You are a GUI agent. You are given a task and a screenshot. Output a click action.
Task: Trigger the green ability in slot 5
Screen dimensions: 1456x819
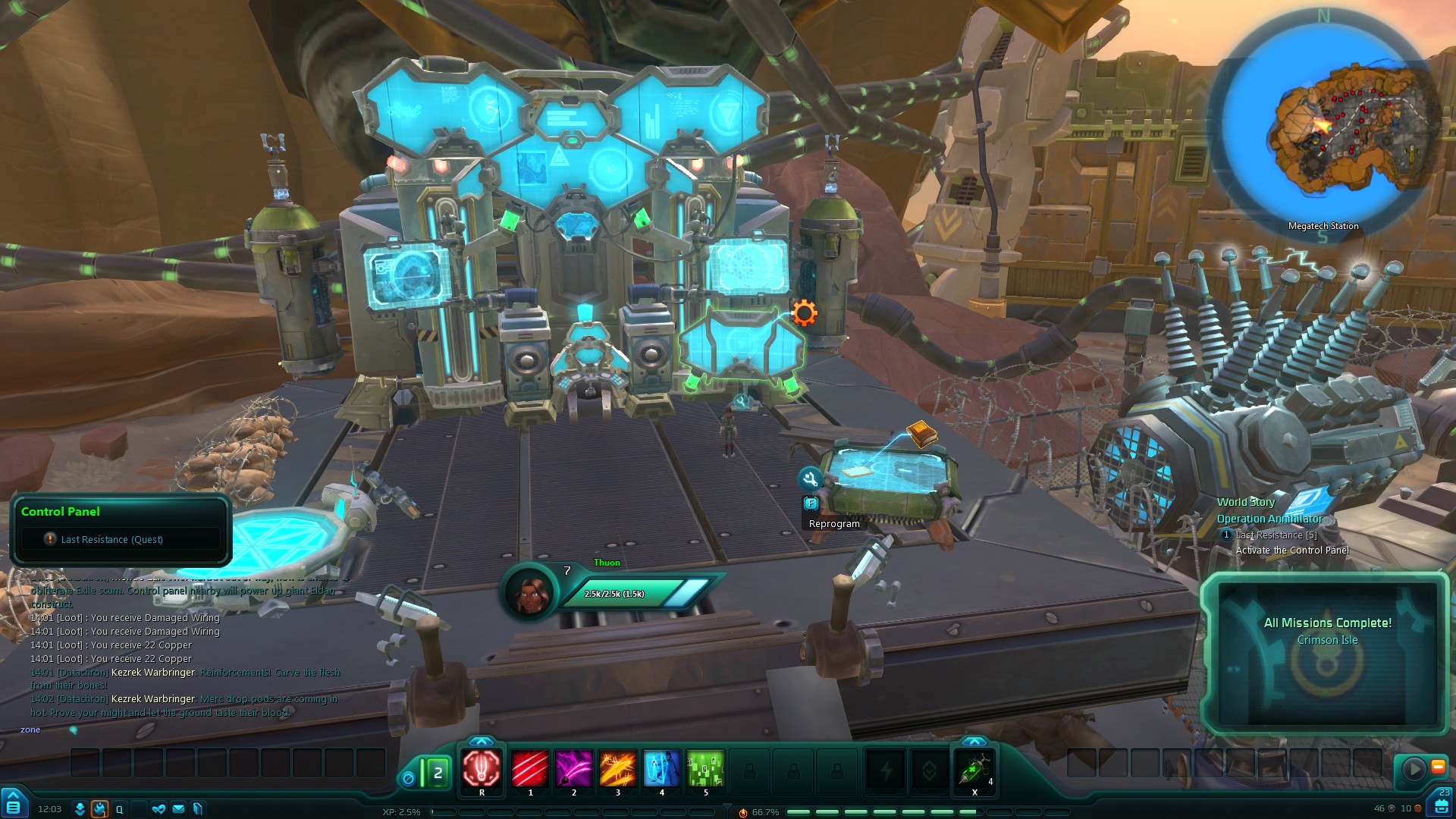tap(705, 768)
